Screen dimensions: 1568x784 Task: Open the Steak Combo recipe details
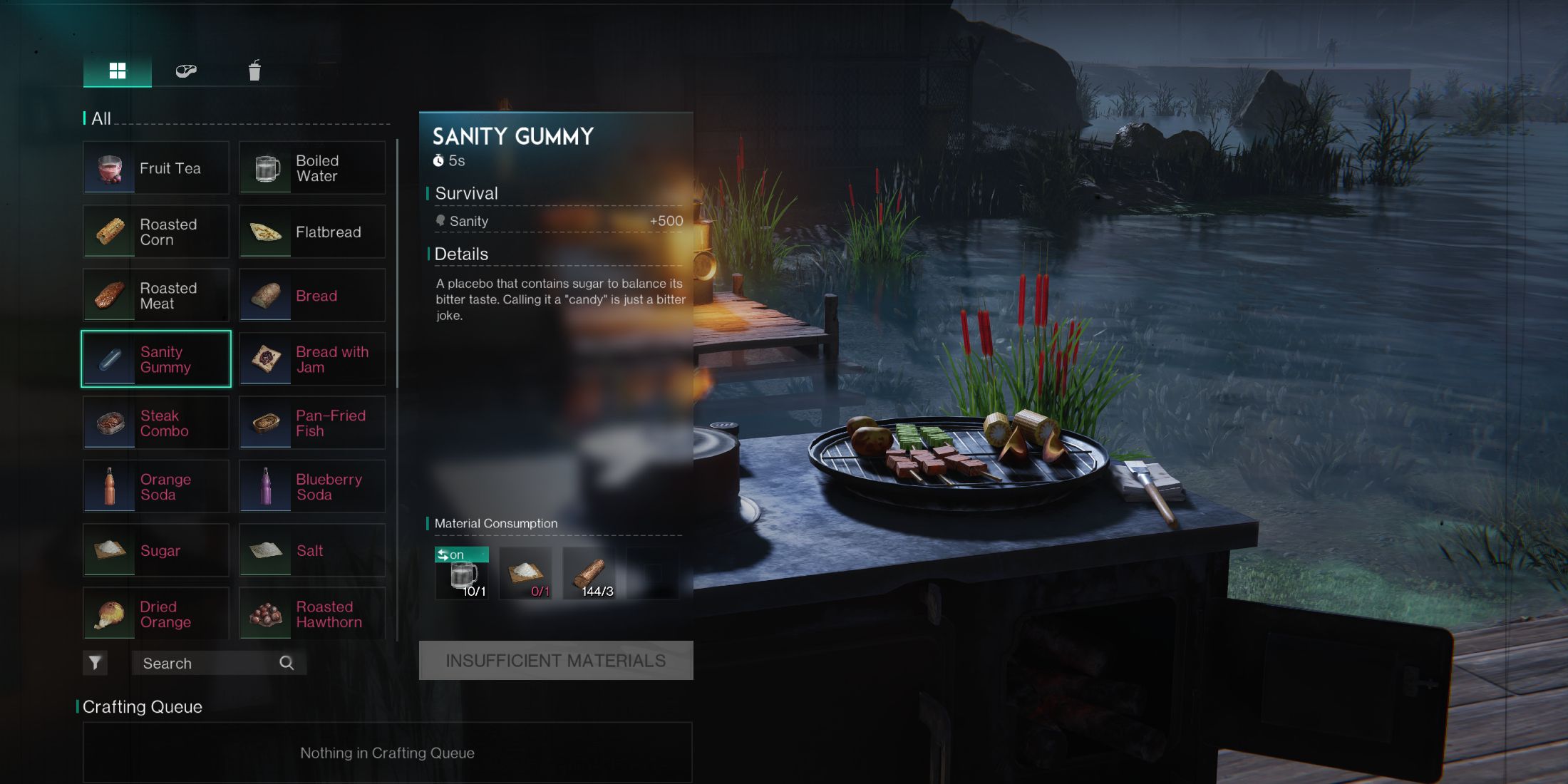pos(156,423)
